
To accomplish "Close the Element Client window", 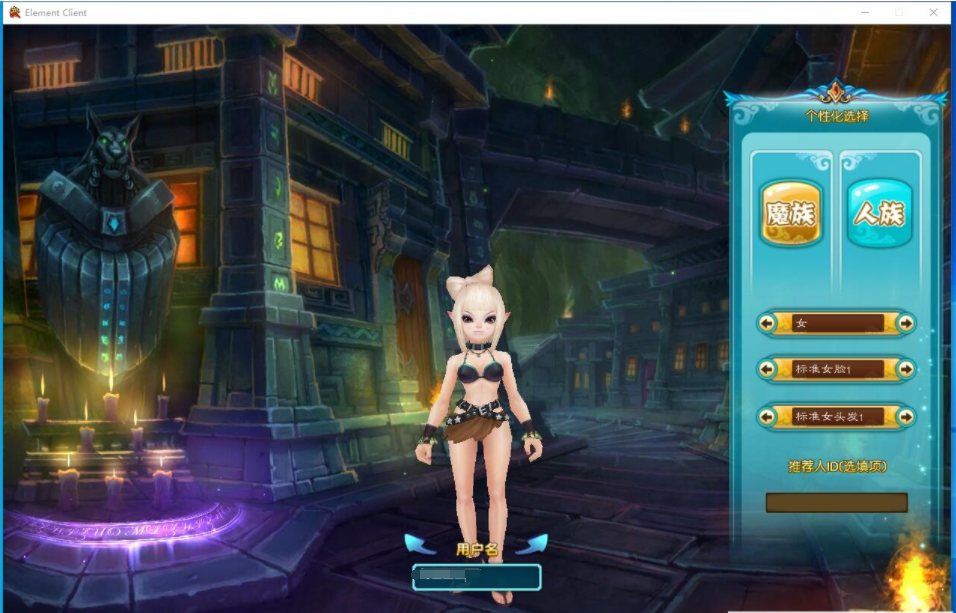I will (933, 12).
